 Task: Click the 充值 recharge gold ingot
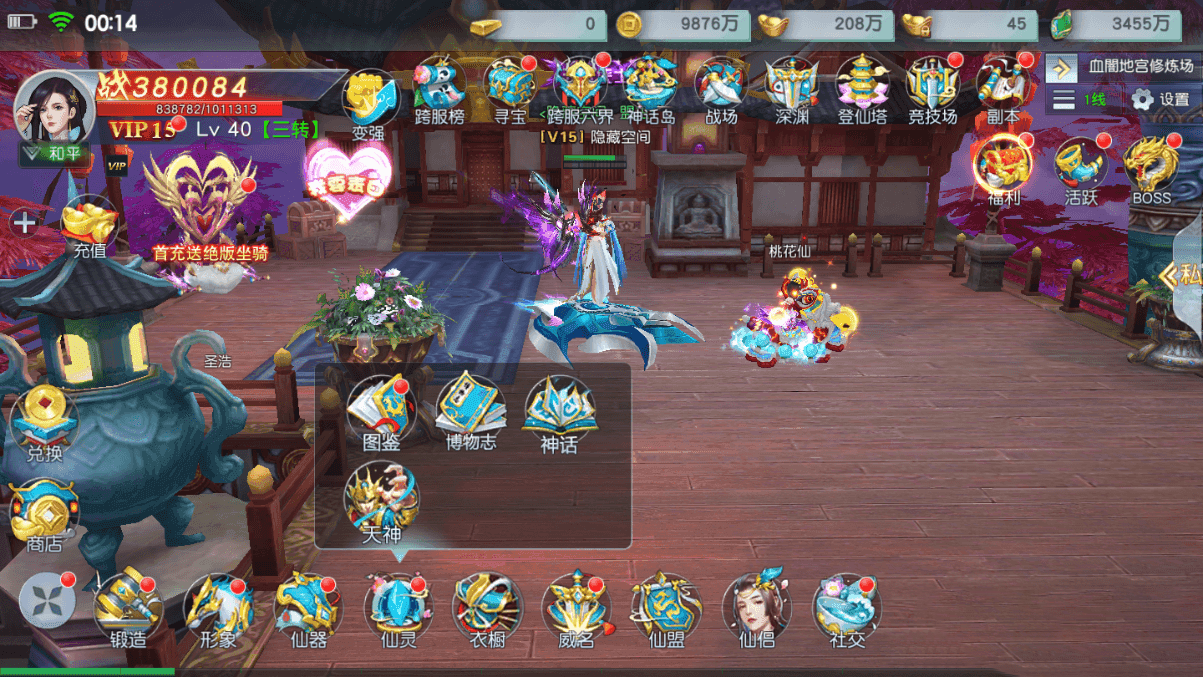pos(90,226)
